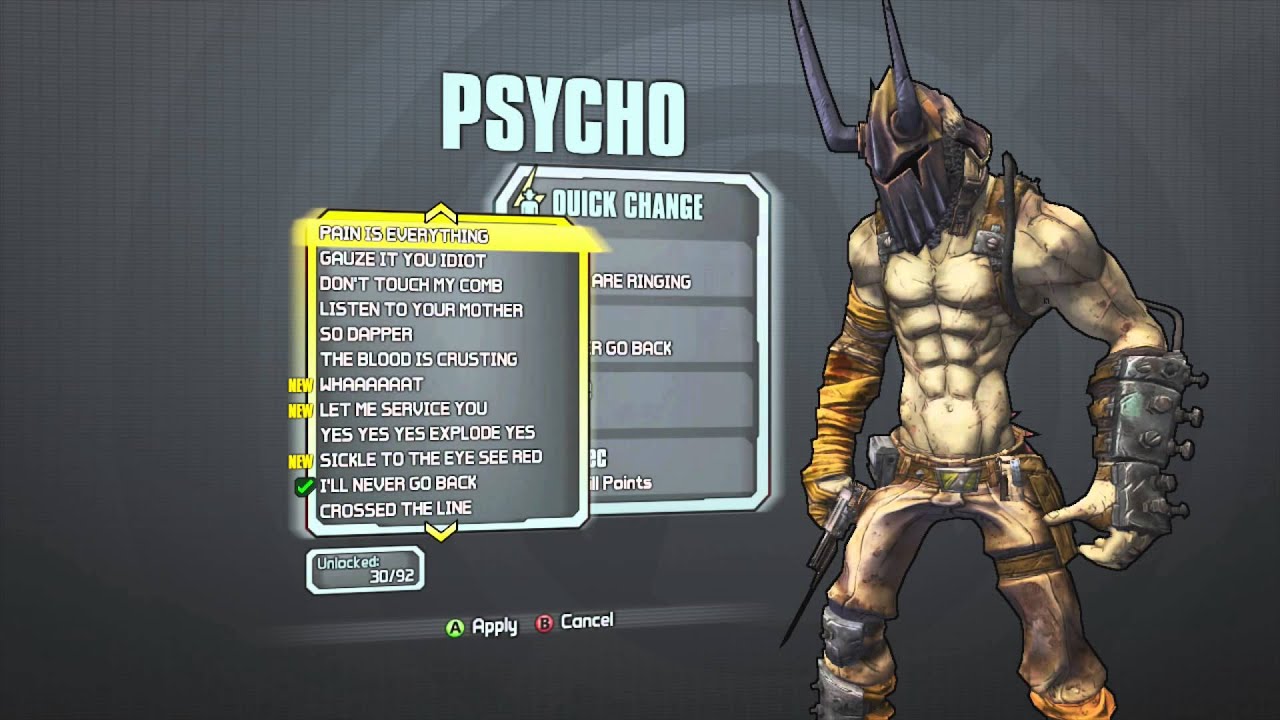Apply the selected customization
The height and width of the screenshot is (720, 1280).
coord(482,627)
